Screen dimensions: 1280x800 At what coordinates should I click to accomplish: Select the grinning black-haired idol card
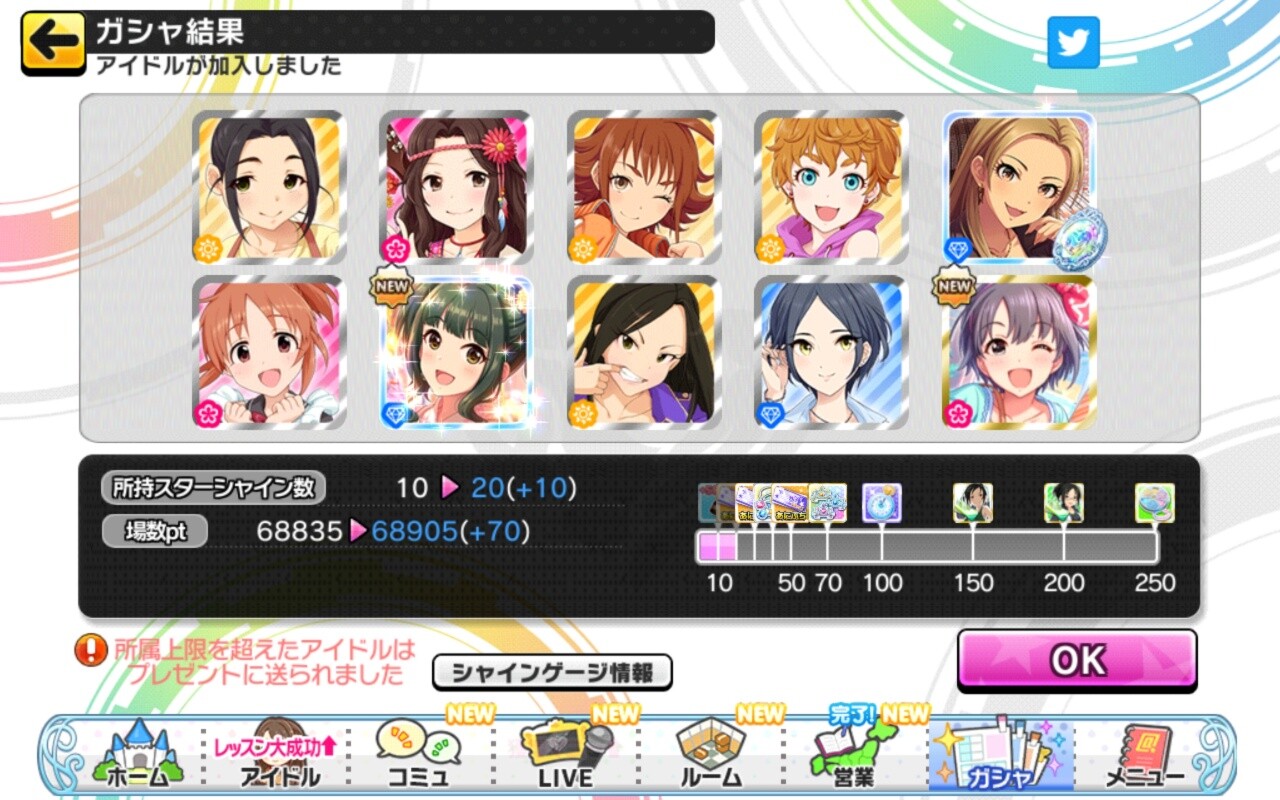[x=644, y=353]
